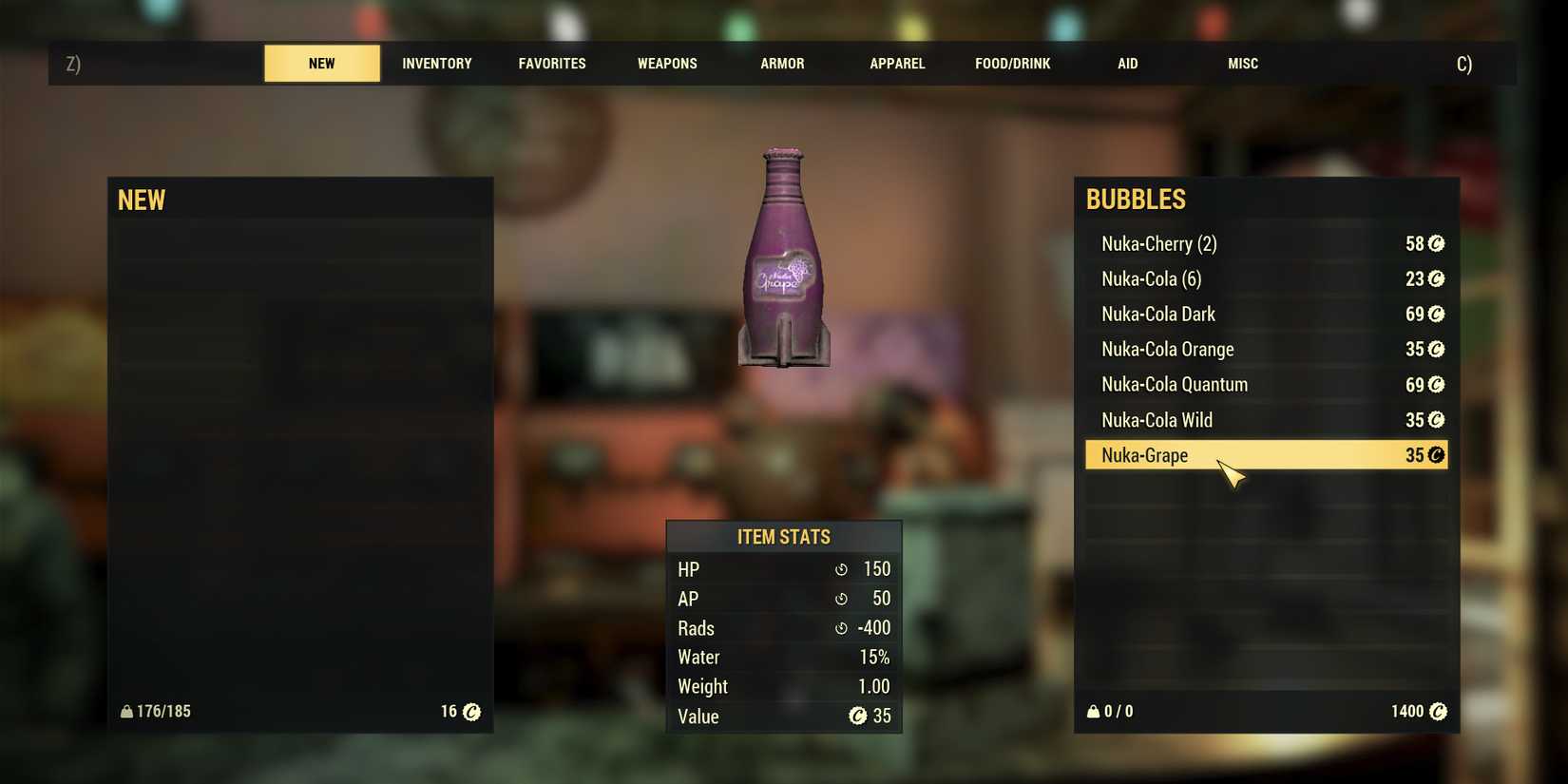The image size is (1568, 784).
Task: Click the weight lock icon showing 176/185
Action: [126, 711]
